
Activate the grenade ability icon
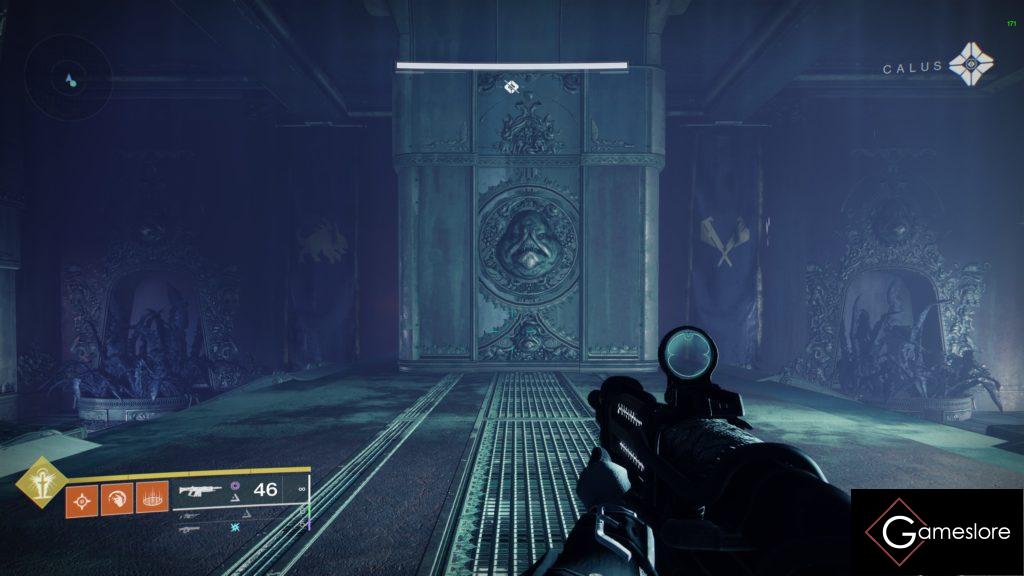click(81, 498)
